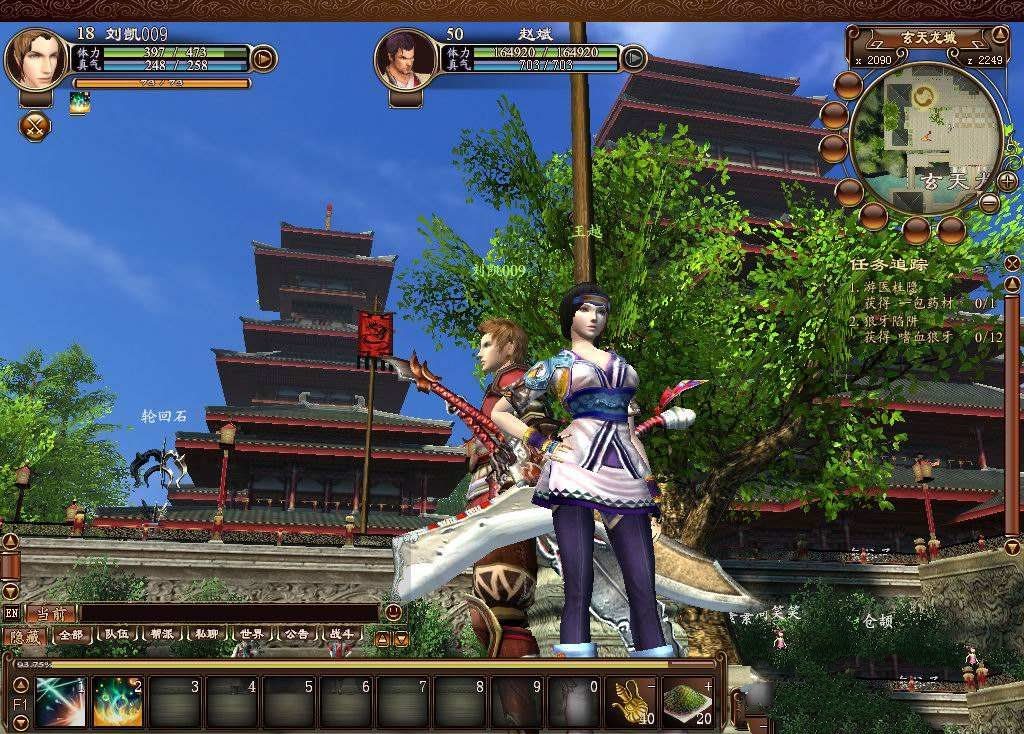1024x734 pixels.
Task: Open the emoticon smiley button
Action: pyautogui.click(x=393, y=612)
